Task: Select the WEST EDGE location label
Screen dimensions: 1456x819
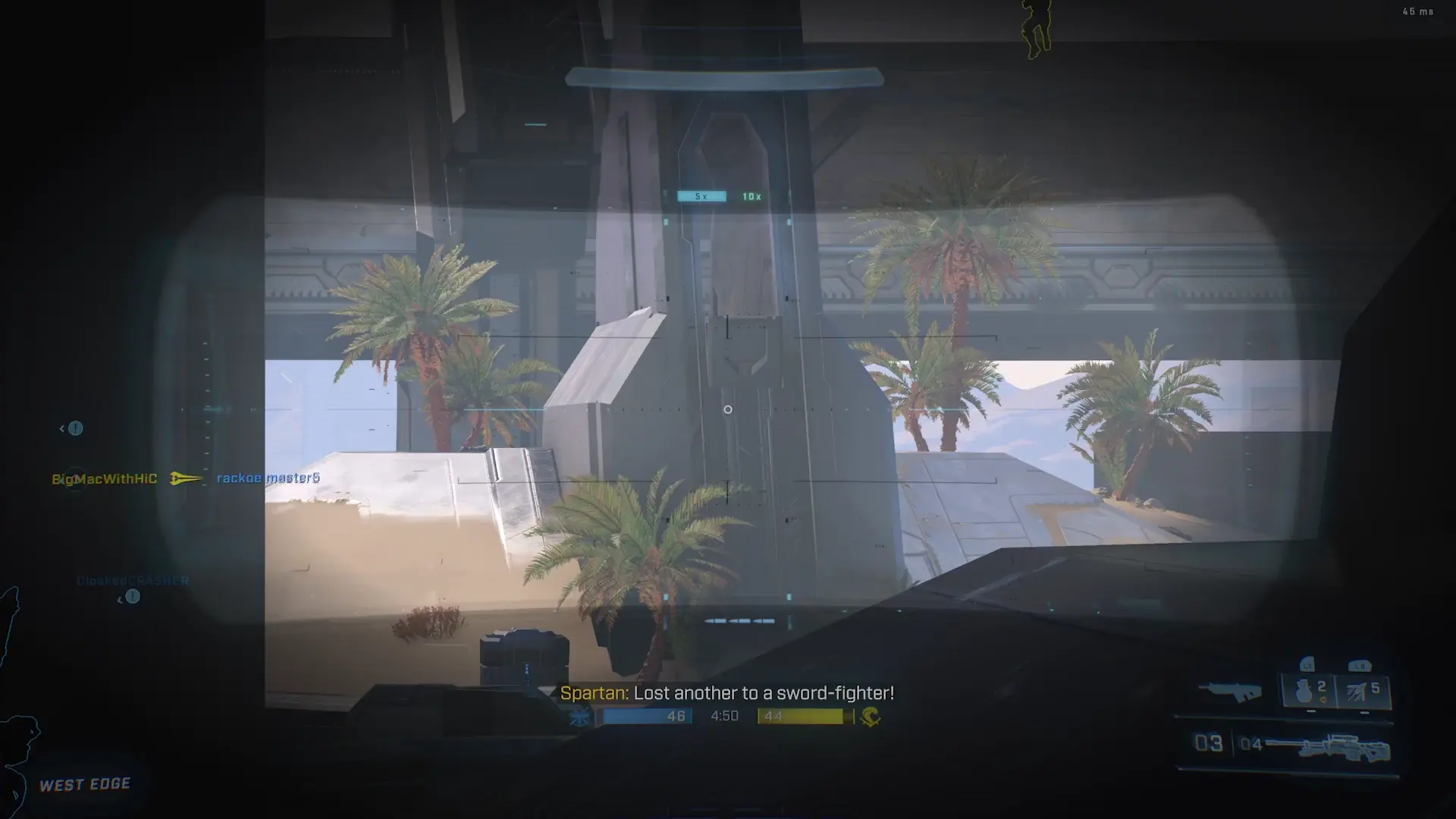Action: coord(85,784)
